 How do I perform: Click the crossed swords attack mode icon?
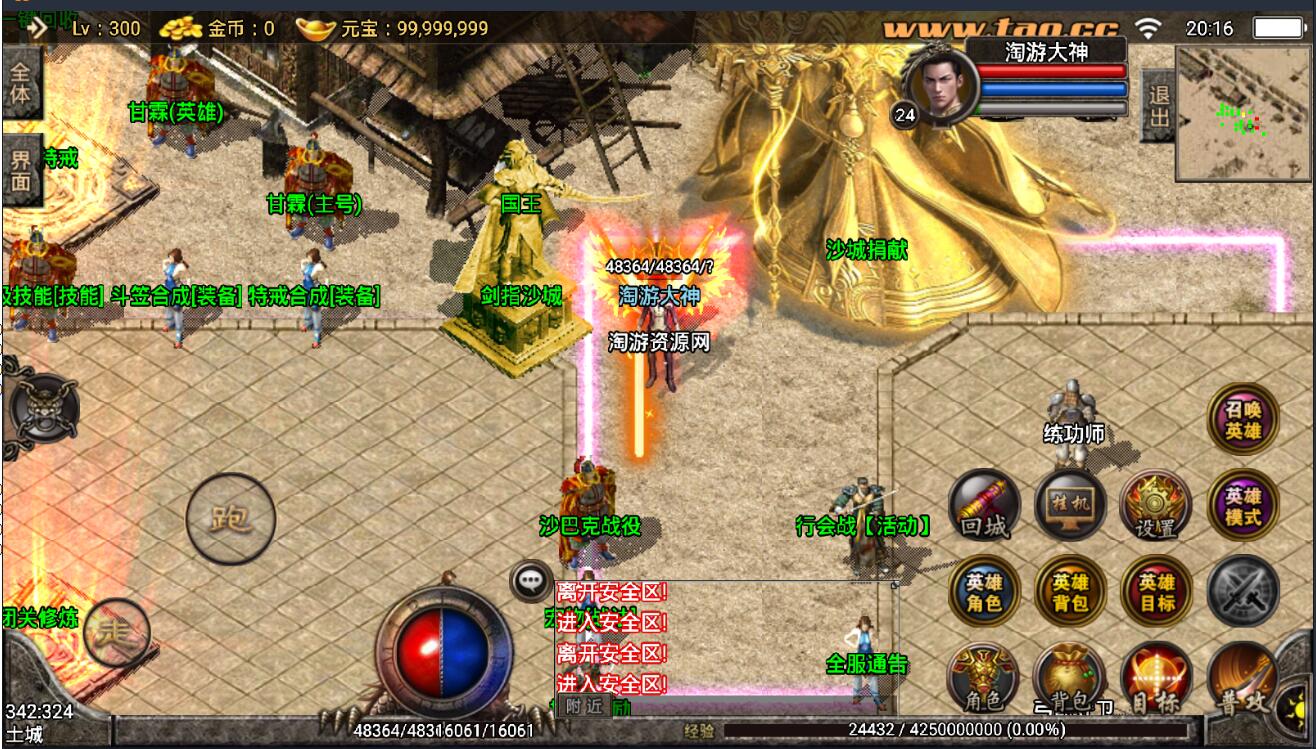[x=1243, y=592]
